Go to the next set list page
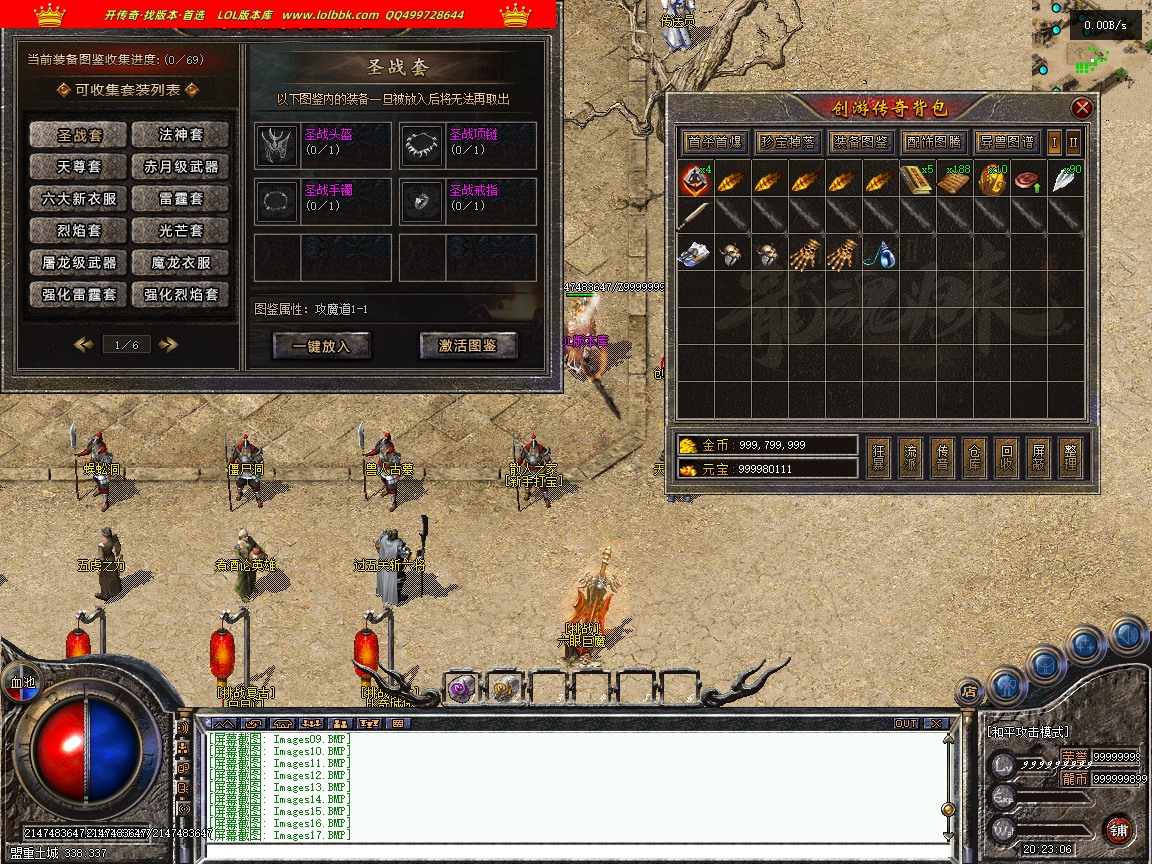Viewport: 1152px width, 864px height. tap(168, 345)
